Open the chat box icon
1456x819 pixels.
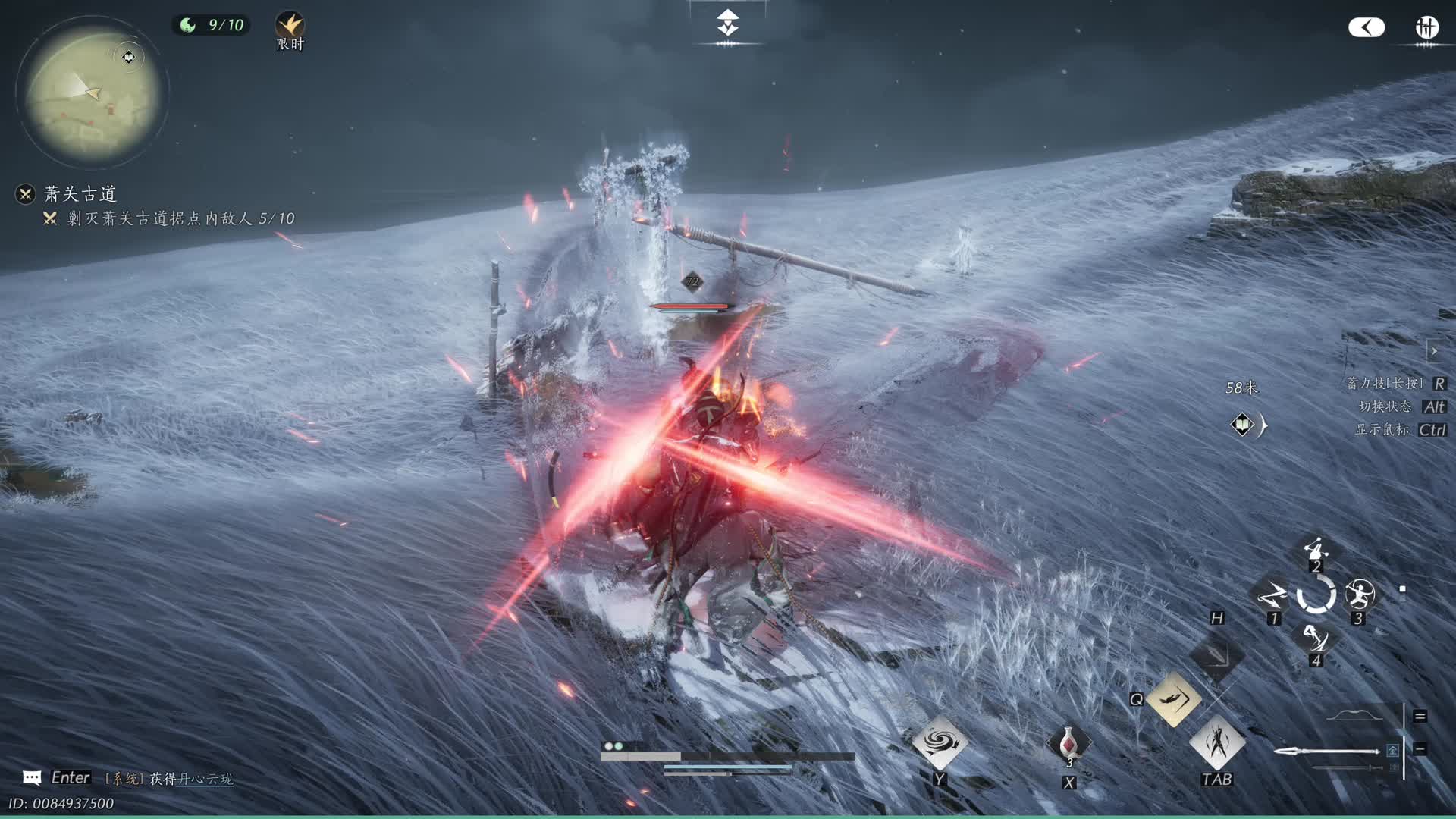click(32, 777)
